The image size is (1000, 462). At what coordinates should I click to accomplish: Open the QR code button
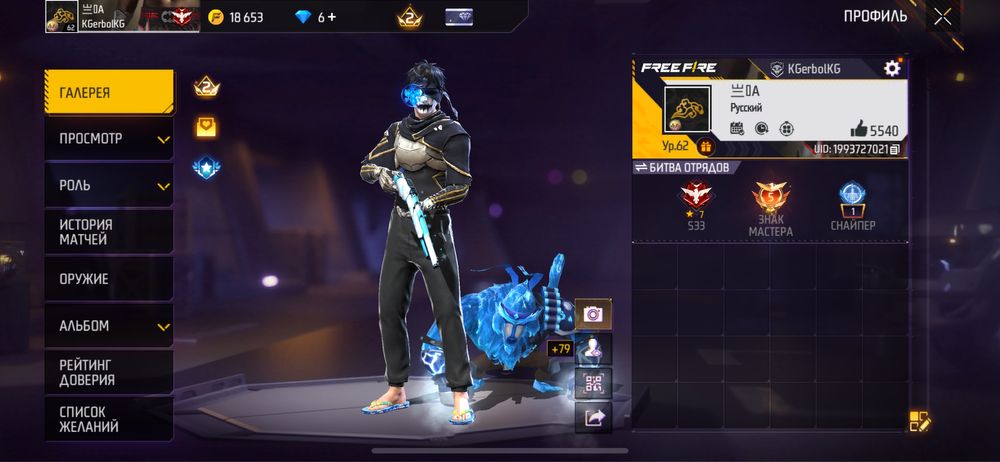[593, 383]
